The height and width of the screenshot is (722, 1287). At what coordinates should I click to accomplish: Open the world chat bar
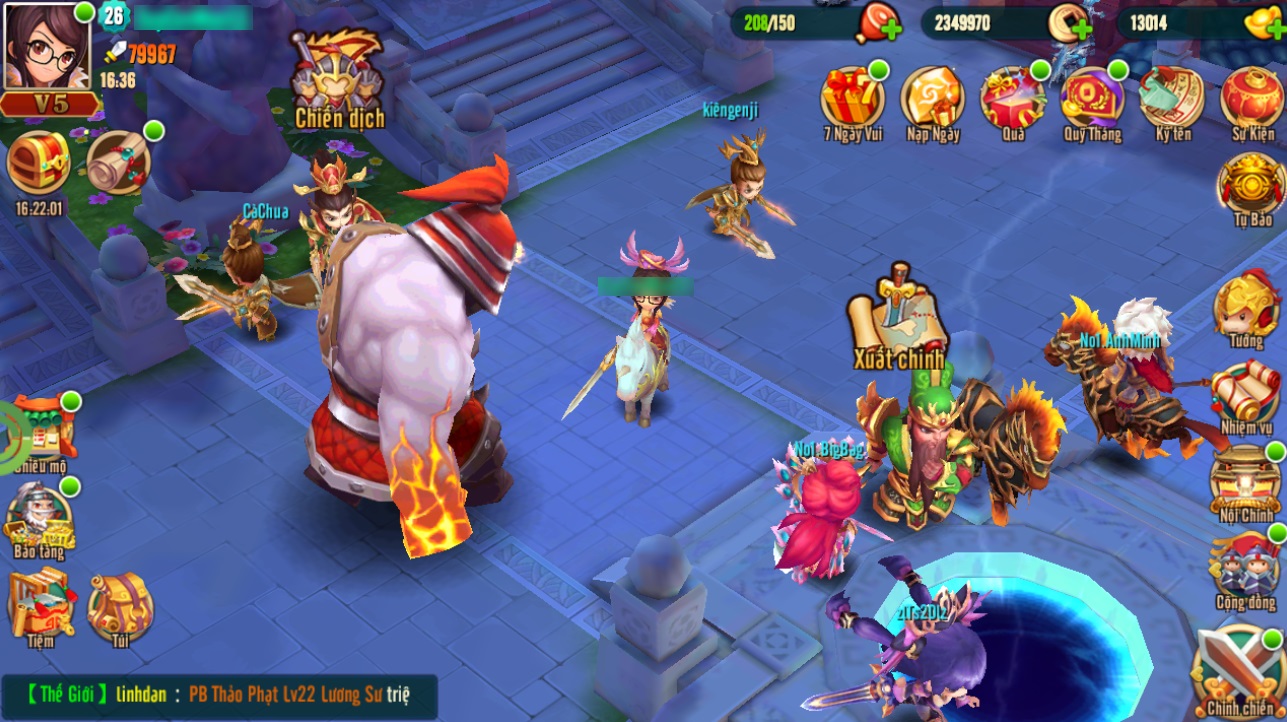pyautogui.click(x=220, y=694)
